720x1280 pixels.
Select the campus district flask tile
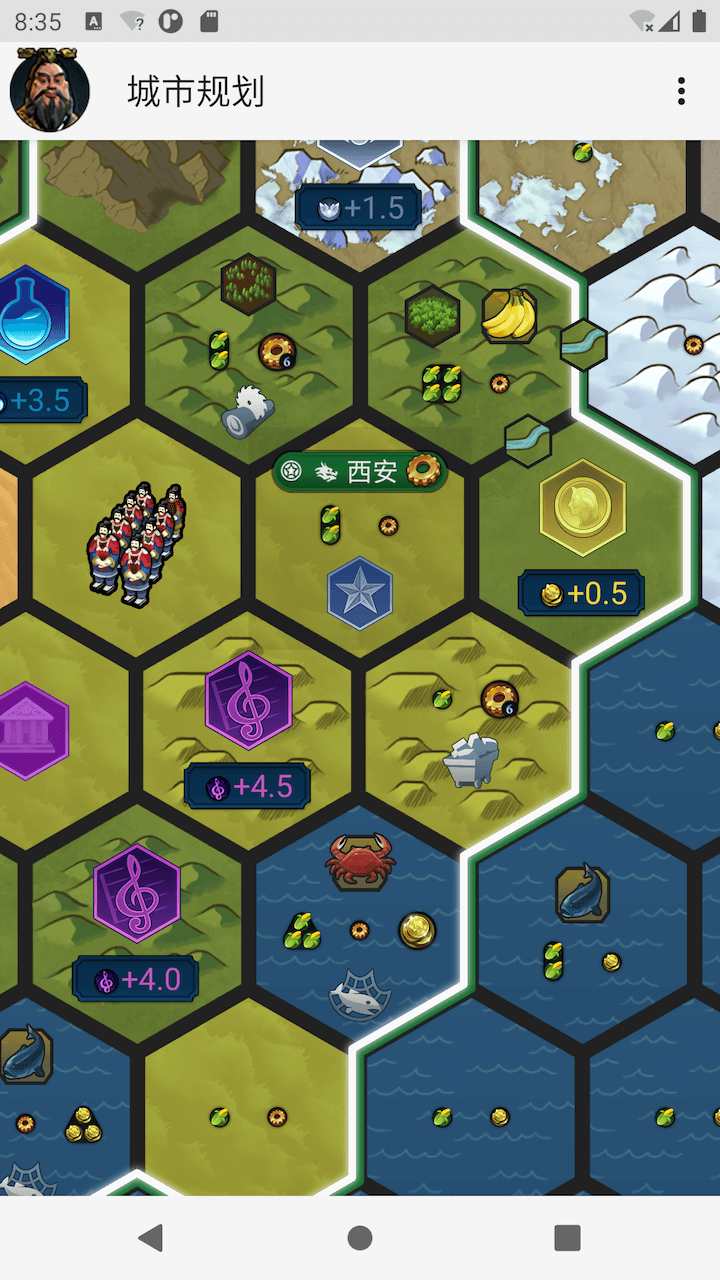tap(33, 315)
